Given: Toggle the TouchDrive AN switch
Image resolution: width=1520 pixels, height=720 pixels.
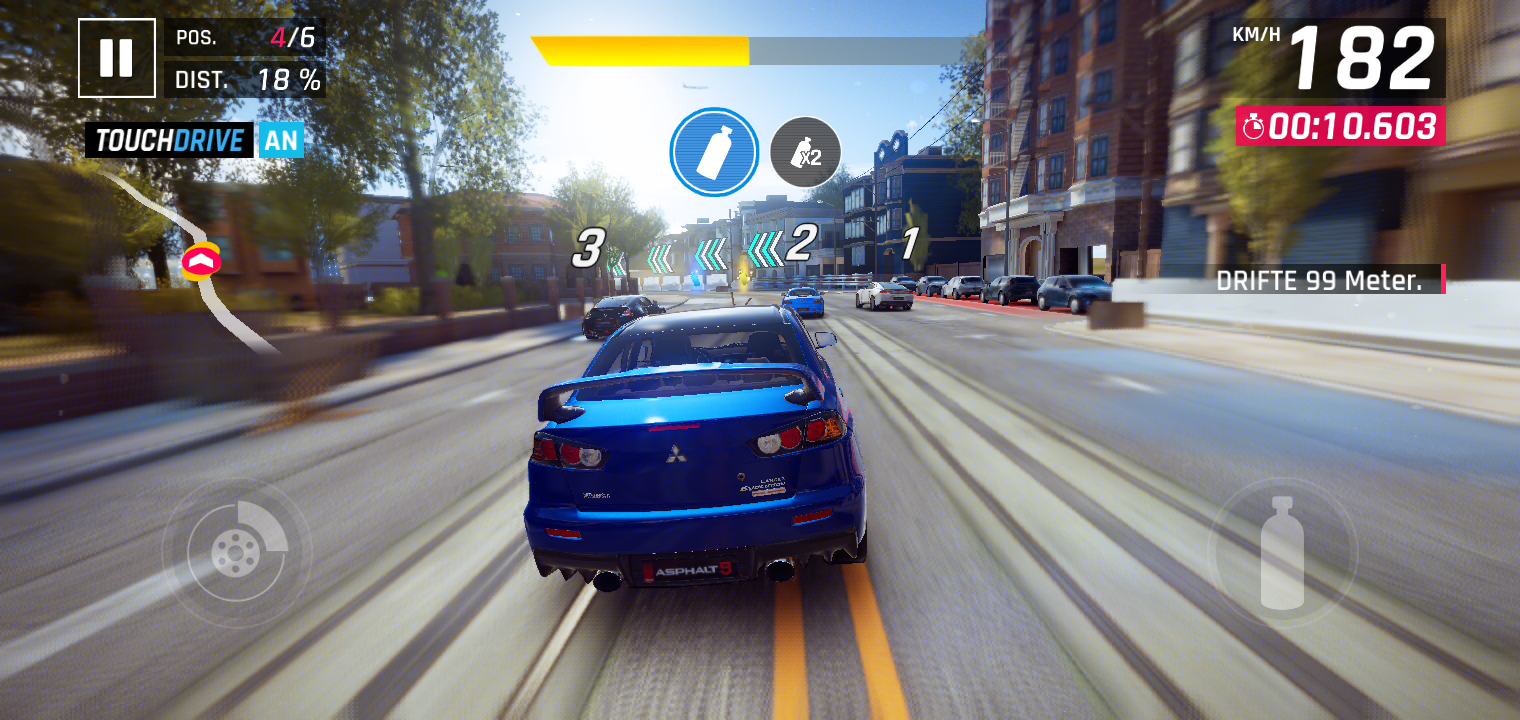Looking at the screenshot, I should tap(281, 140).
